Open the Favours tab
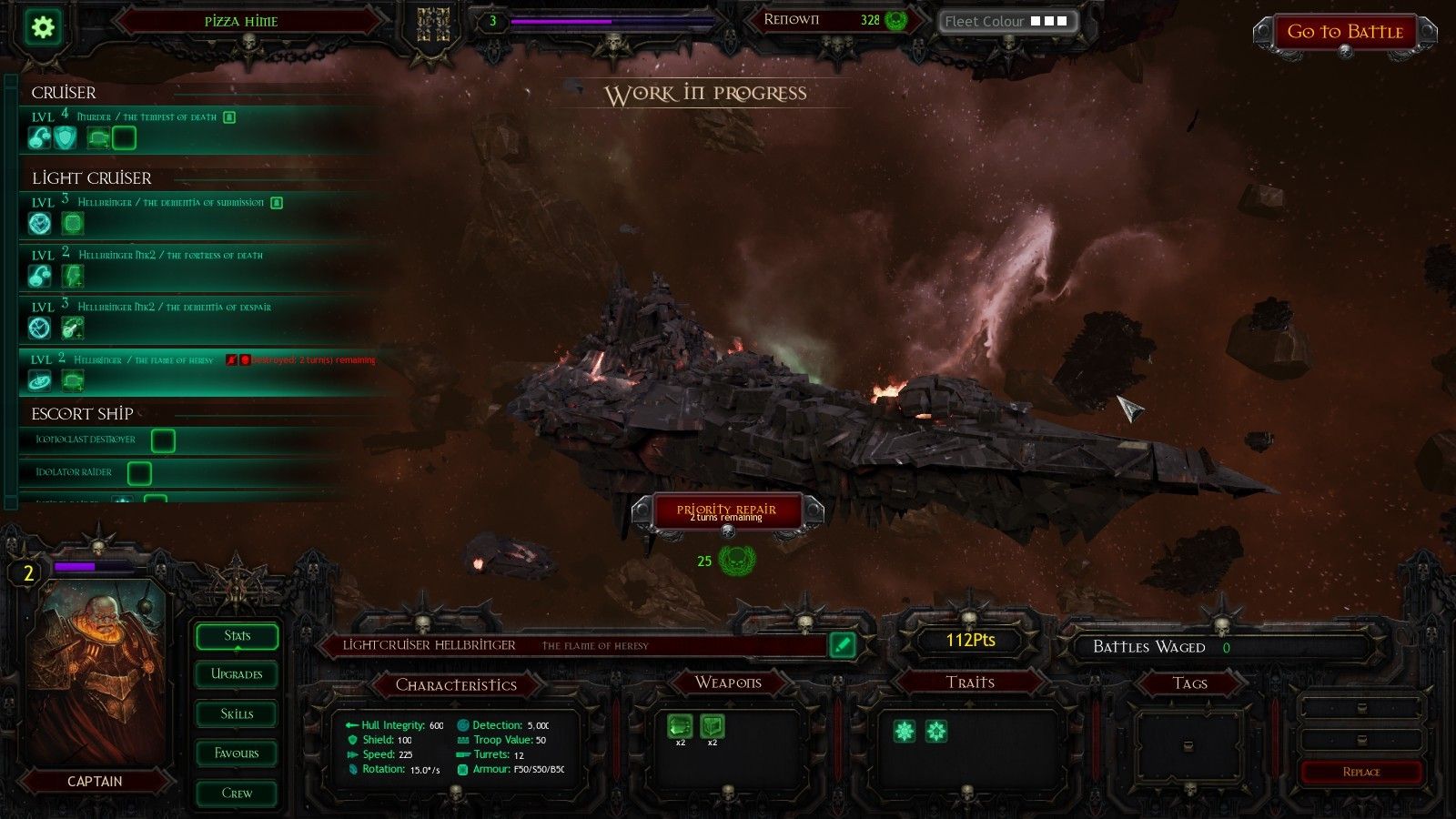Image resolution: width=1456 pixels, height=819 pixels. (237, 753)
